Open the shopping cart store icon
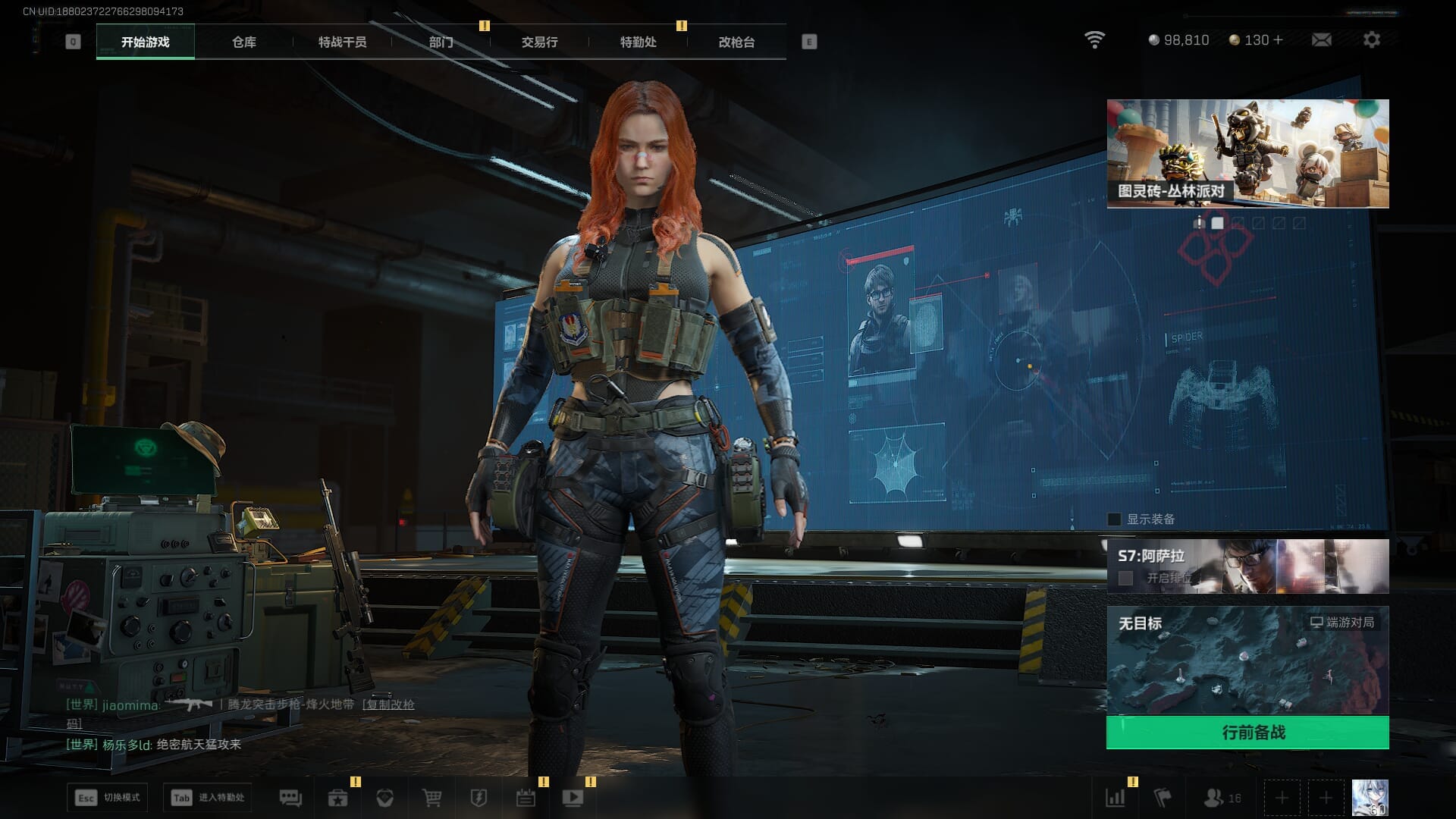 click(x=432, y=798)
